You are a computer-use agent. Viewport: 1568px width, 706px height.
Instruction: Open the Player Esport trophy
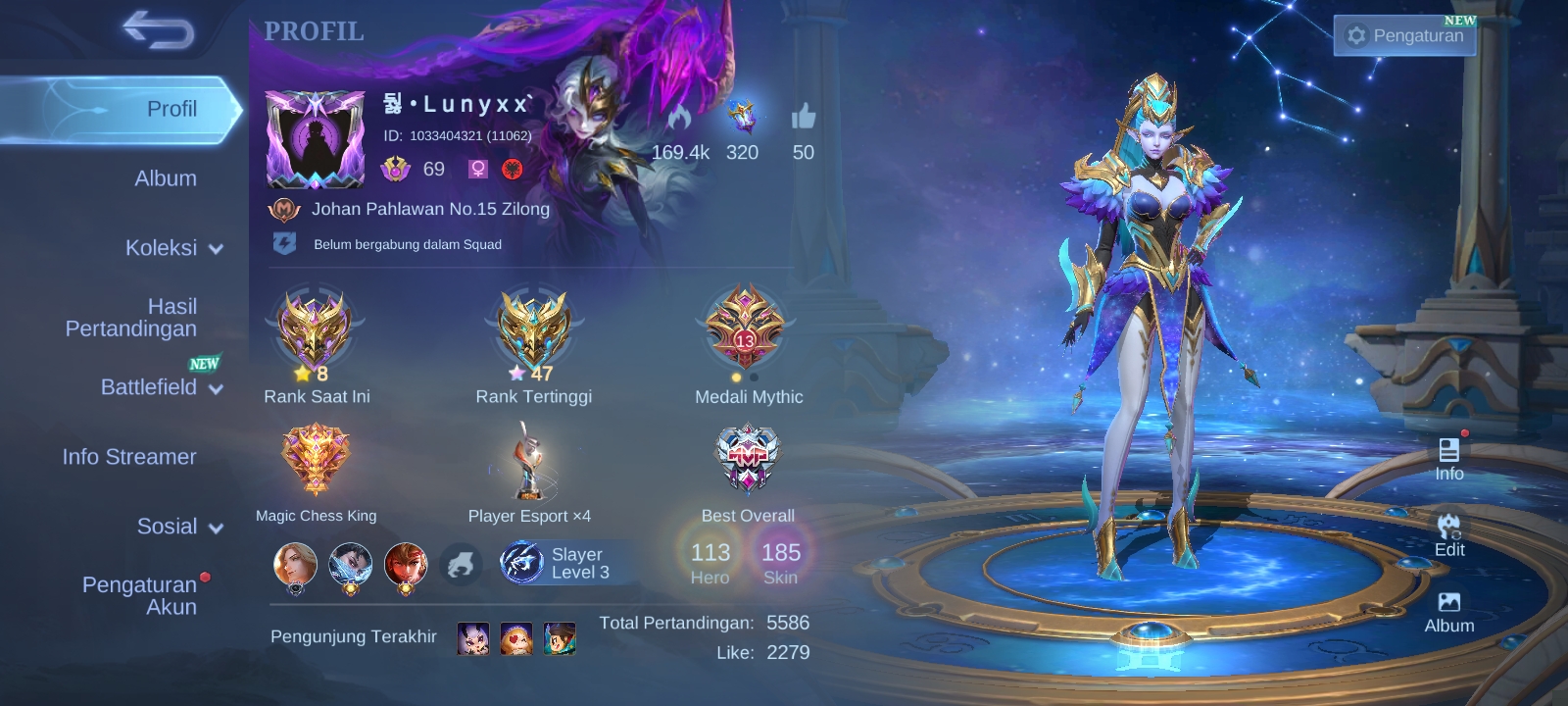528,461
